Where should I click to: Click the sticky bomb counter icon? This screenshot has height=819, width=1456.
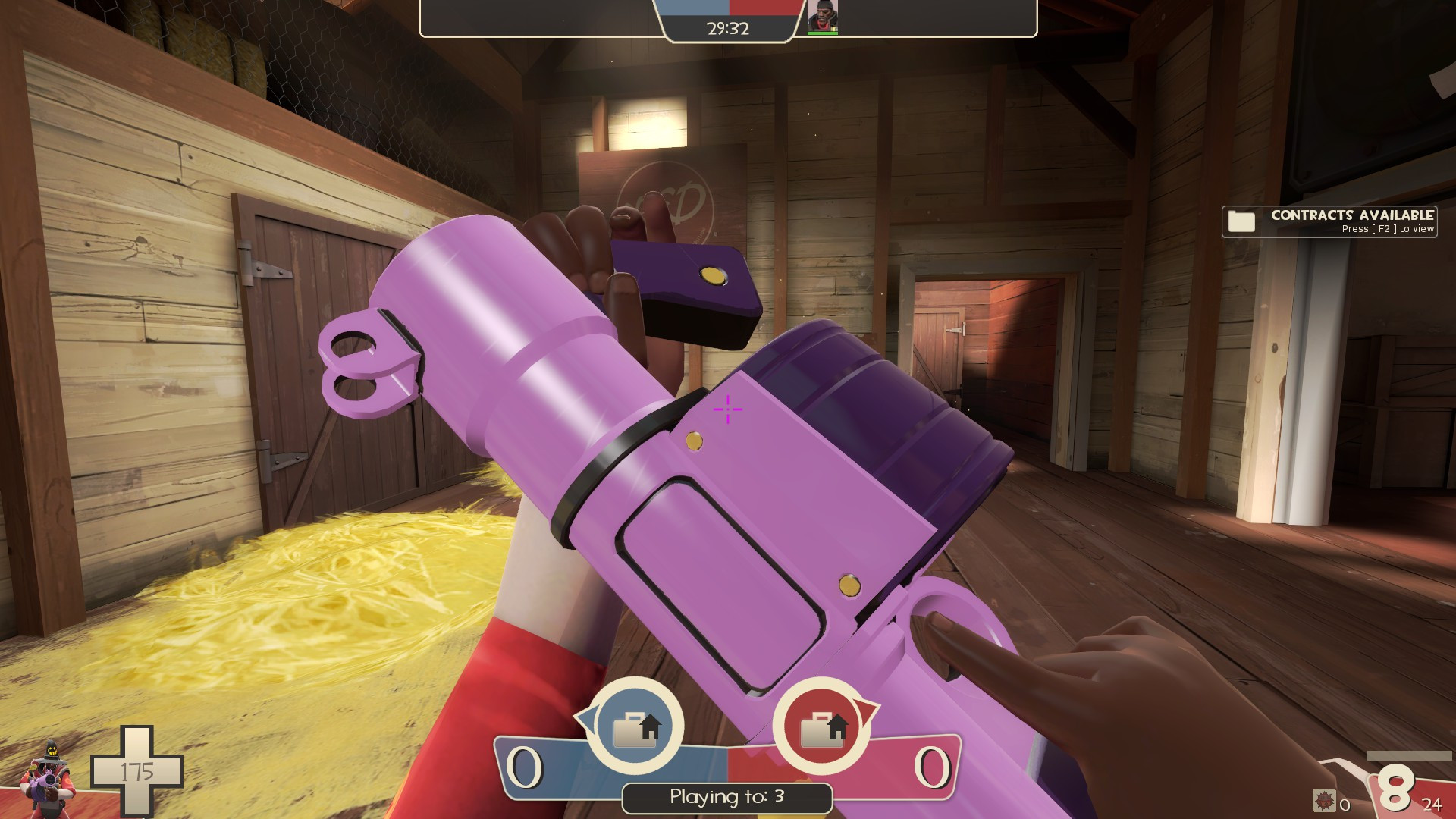point(1324,800)
